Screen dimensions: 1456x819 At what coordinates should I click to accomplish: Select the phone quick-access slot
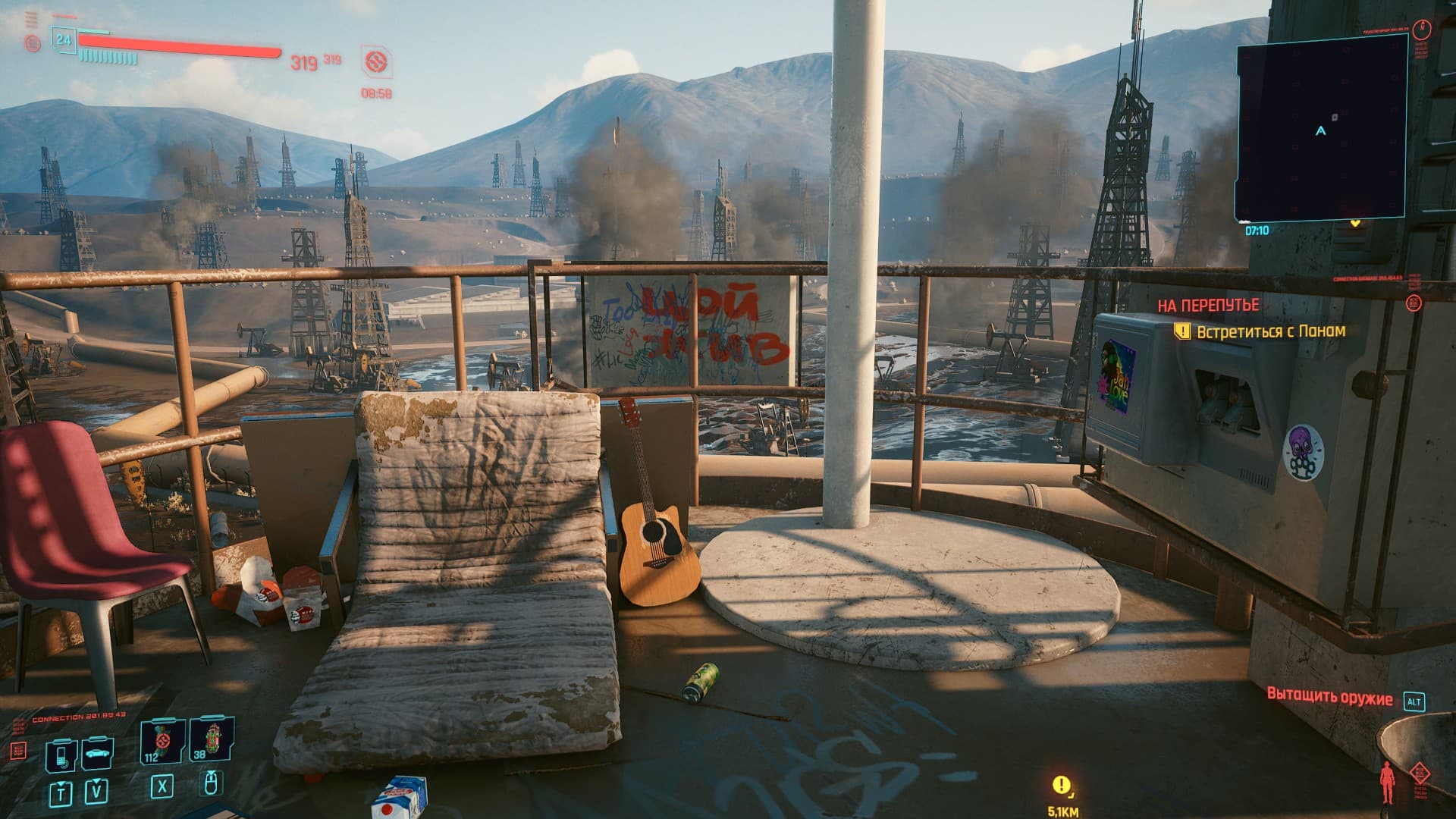point(61,755)
